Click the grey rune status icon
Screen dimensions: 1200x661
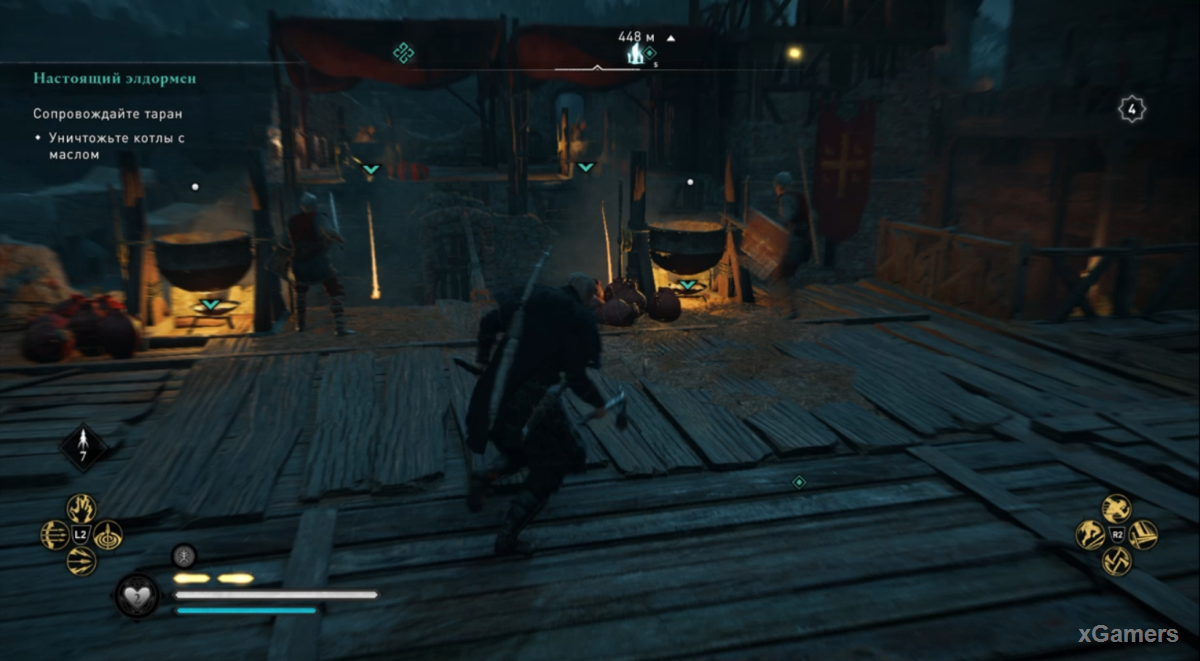(184, 556)
